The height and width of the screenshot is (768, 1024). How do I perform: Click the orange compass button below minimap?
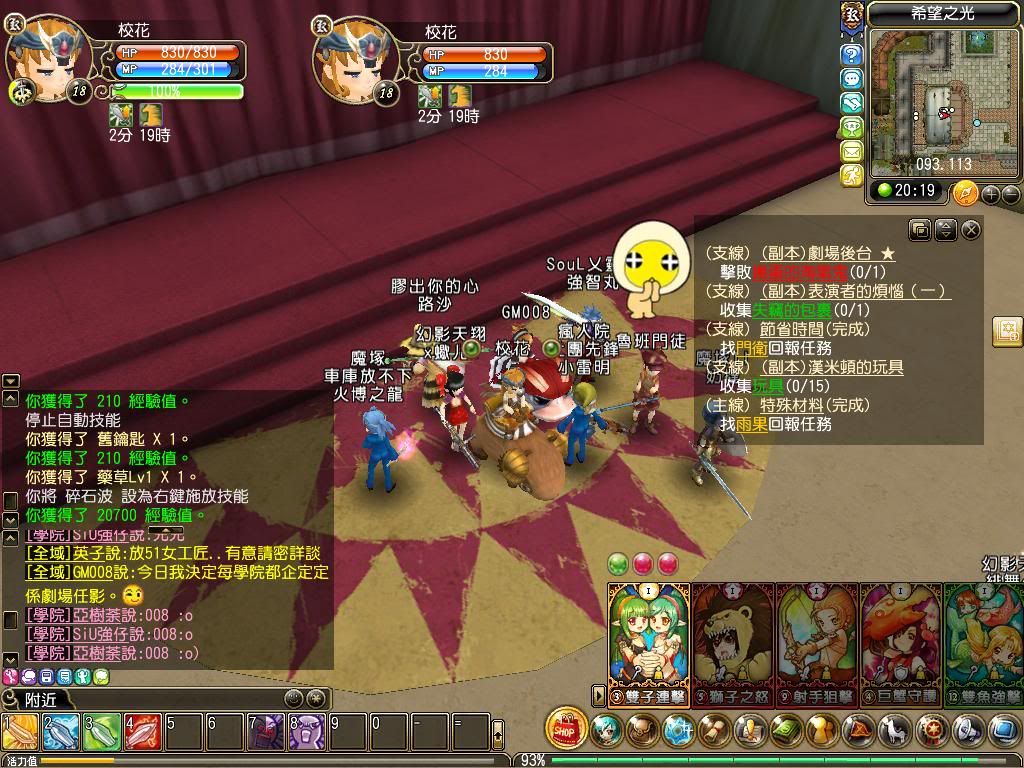pyautogui.click(x=965, y=192)
